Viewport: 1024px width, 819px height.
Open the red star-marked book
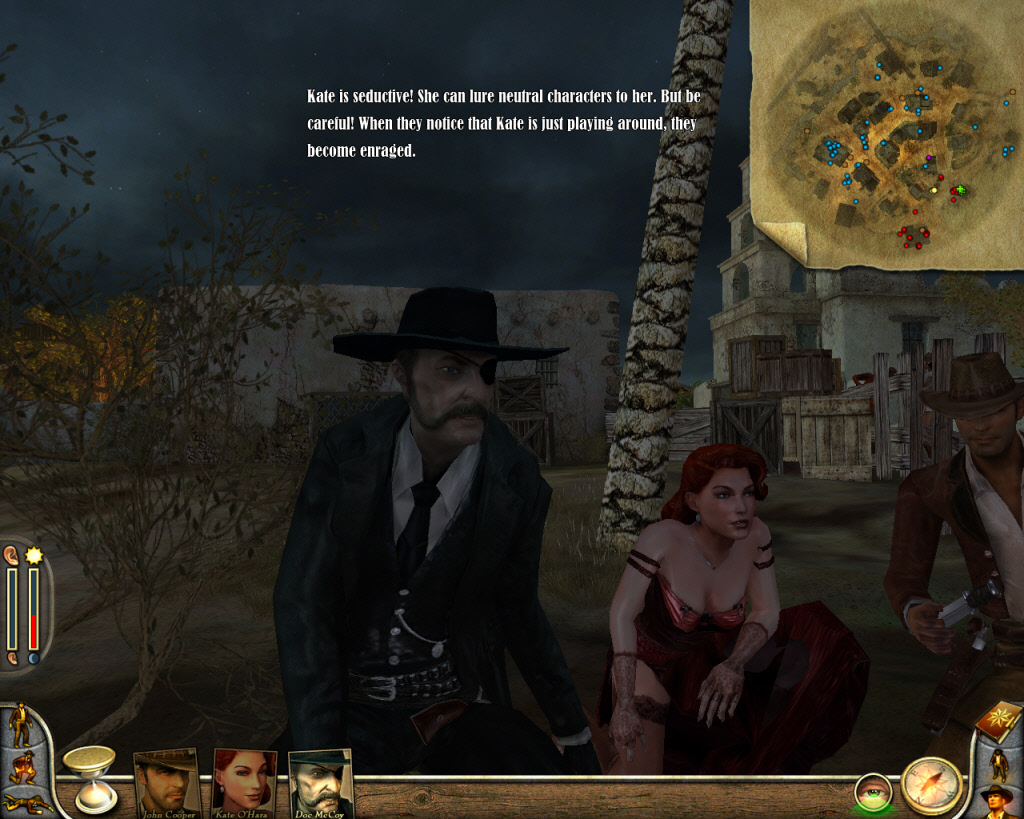pyautogui.click(x=996, y=722)
